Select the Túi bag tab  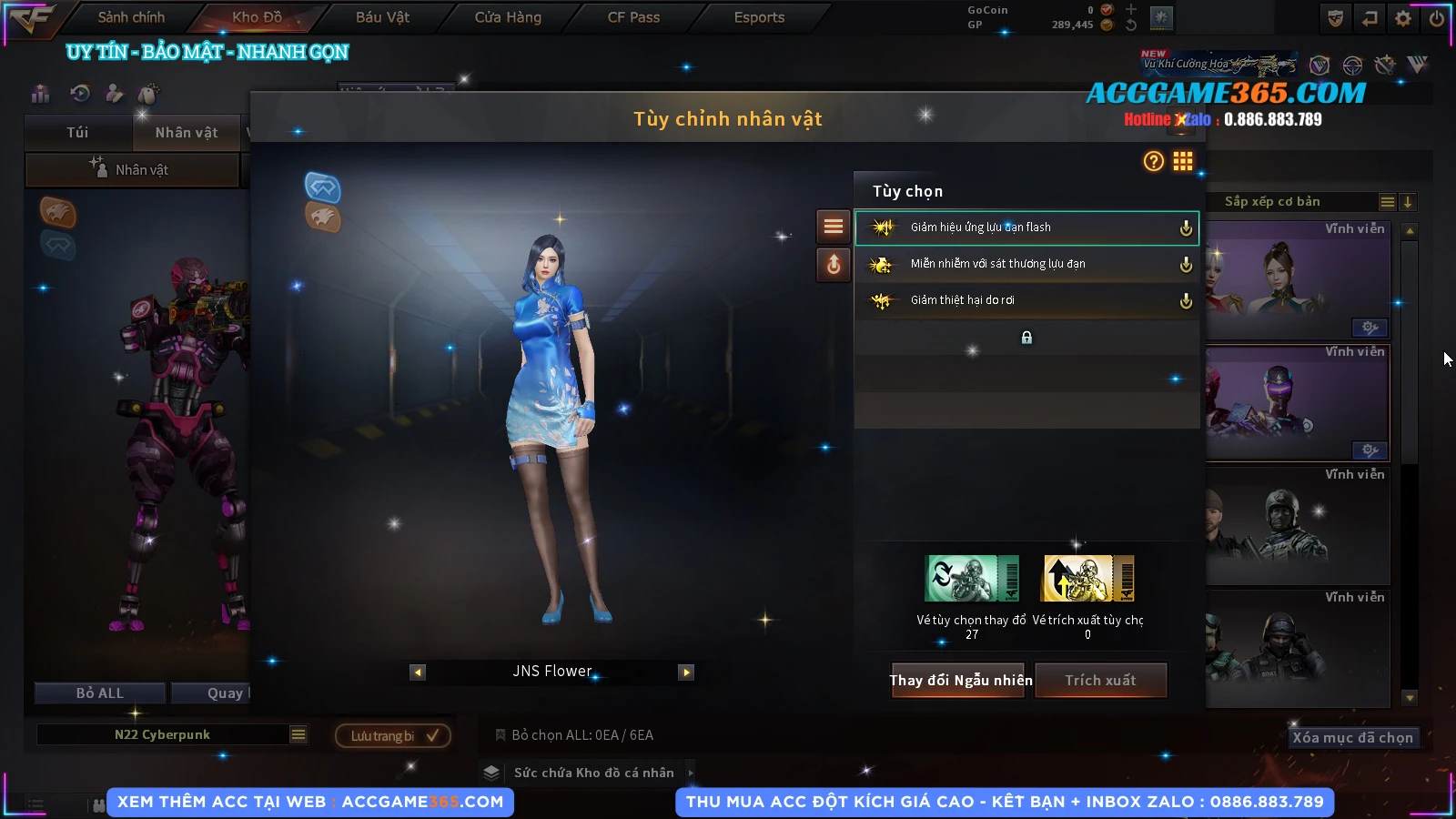click(x=78, y=133)
